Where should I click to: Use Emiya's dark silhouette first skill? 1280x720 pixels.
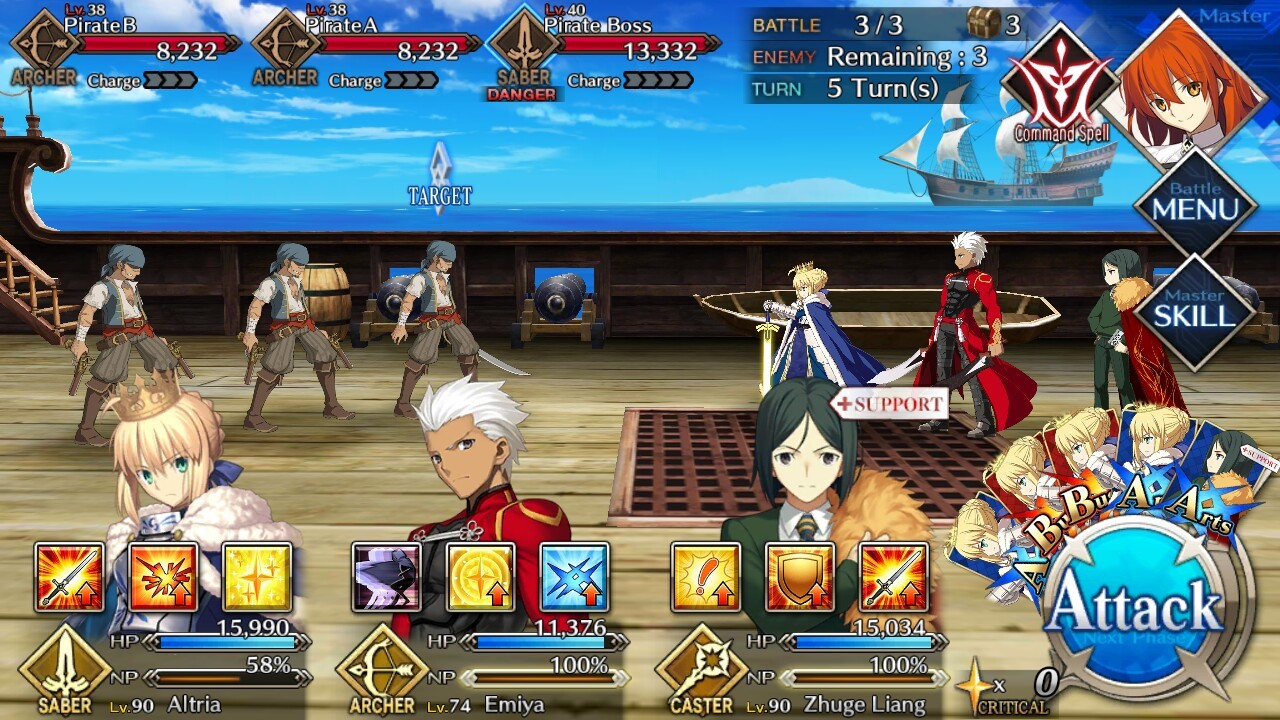tap(387, 577)
